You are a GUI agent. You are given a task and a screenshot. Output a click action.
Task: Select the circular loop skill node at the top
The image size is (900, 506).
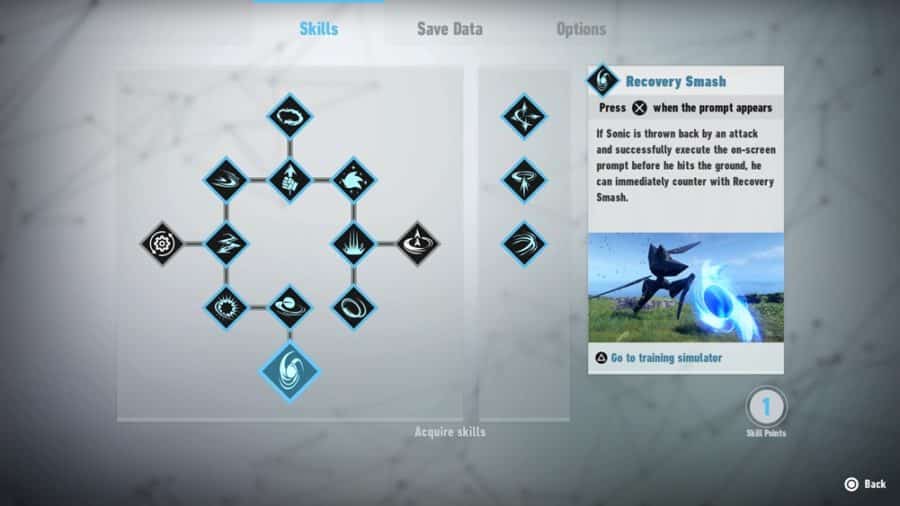point(290,116)
